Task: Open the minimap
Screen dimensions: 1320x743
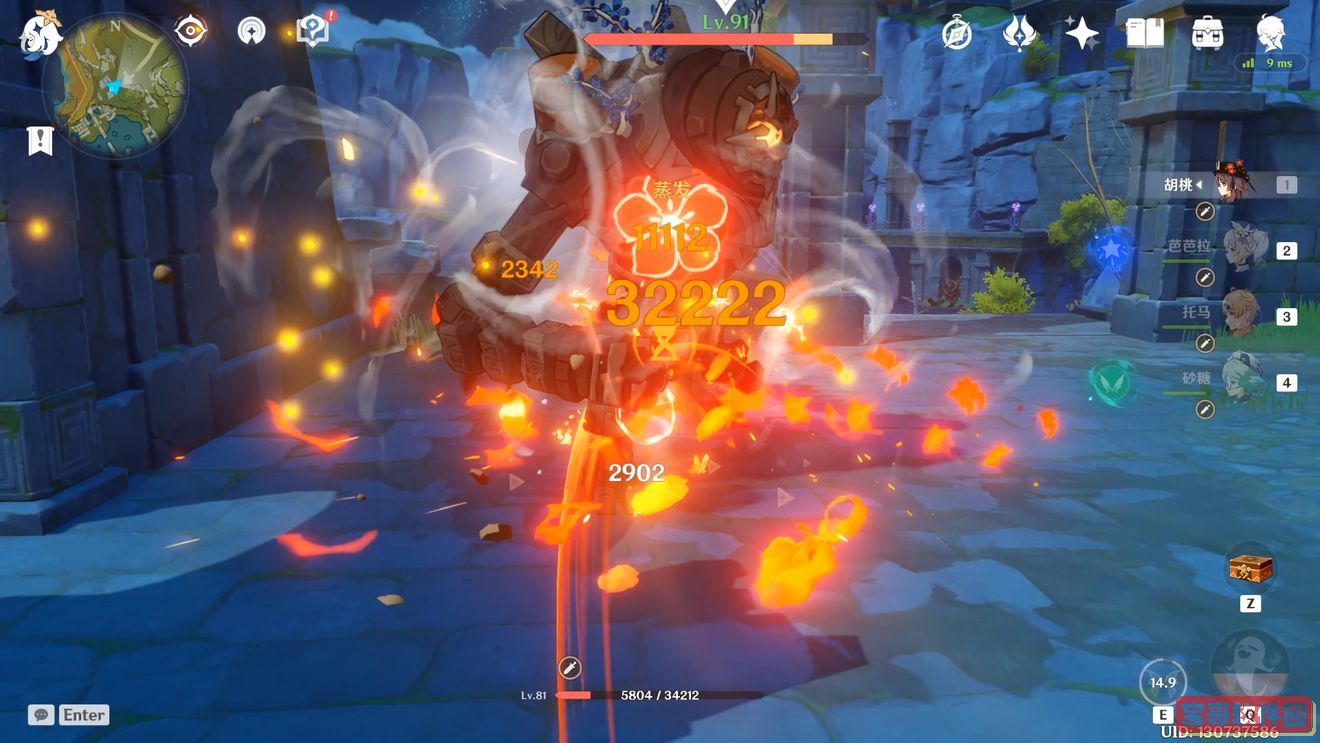Action: (122, 85)
